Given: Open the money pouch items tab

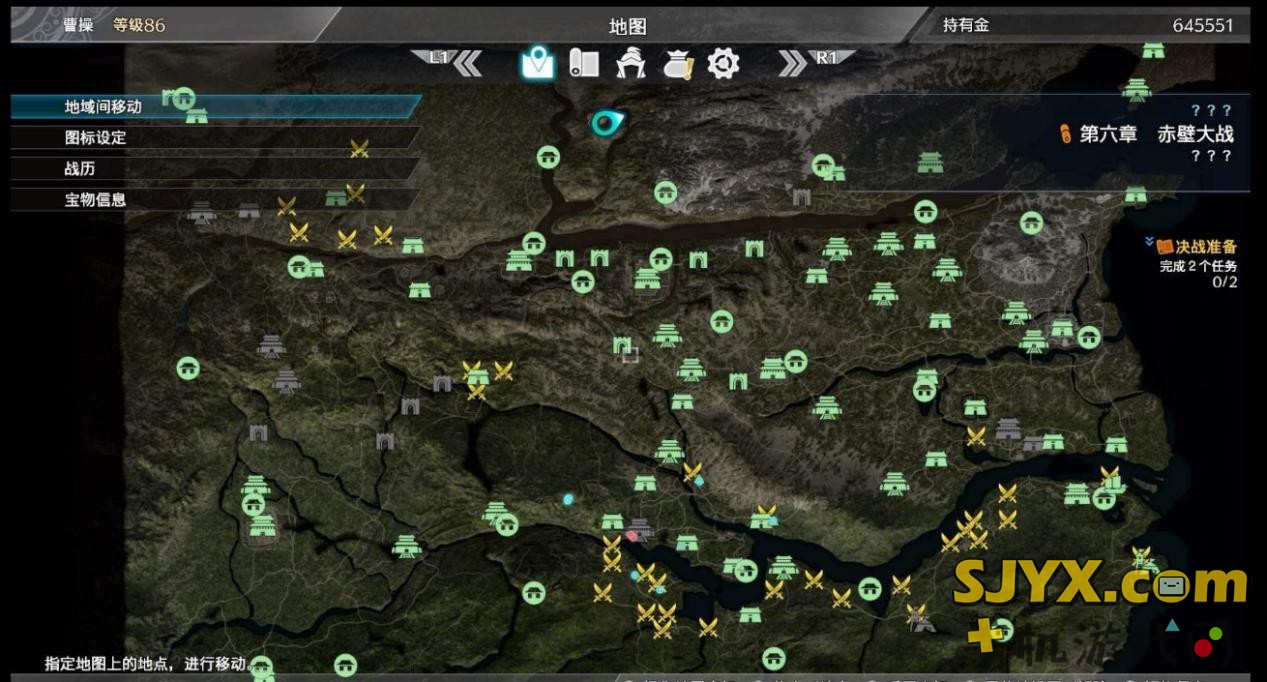Looking at the screenshot, I should [678, 65].
